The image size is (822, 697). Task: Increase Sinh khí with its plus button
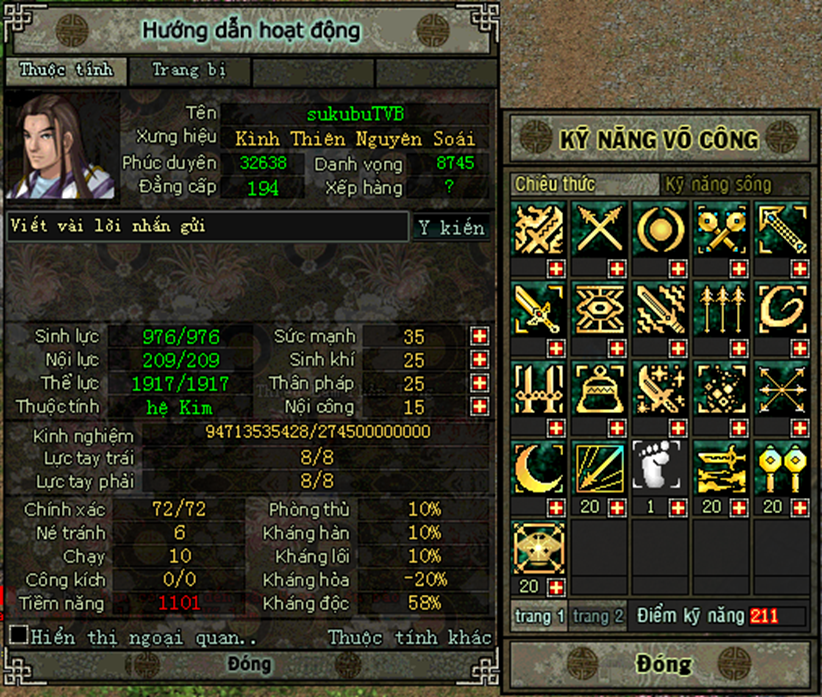[480, 360]
